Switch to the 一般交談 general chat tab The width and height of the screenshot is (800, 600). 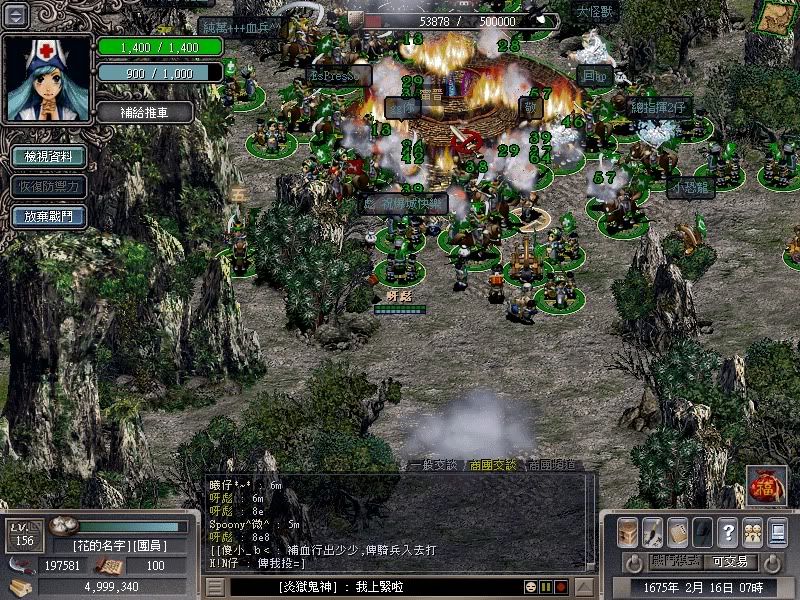coord(432,465)
